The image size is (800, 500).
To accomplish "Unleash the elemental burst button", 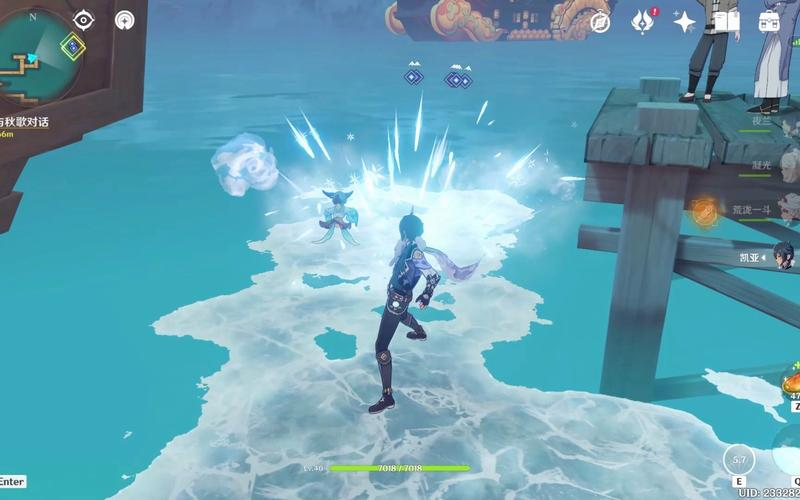I will 790,461.
